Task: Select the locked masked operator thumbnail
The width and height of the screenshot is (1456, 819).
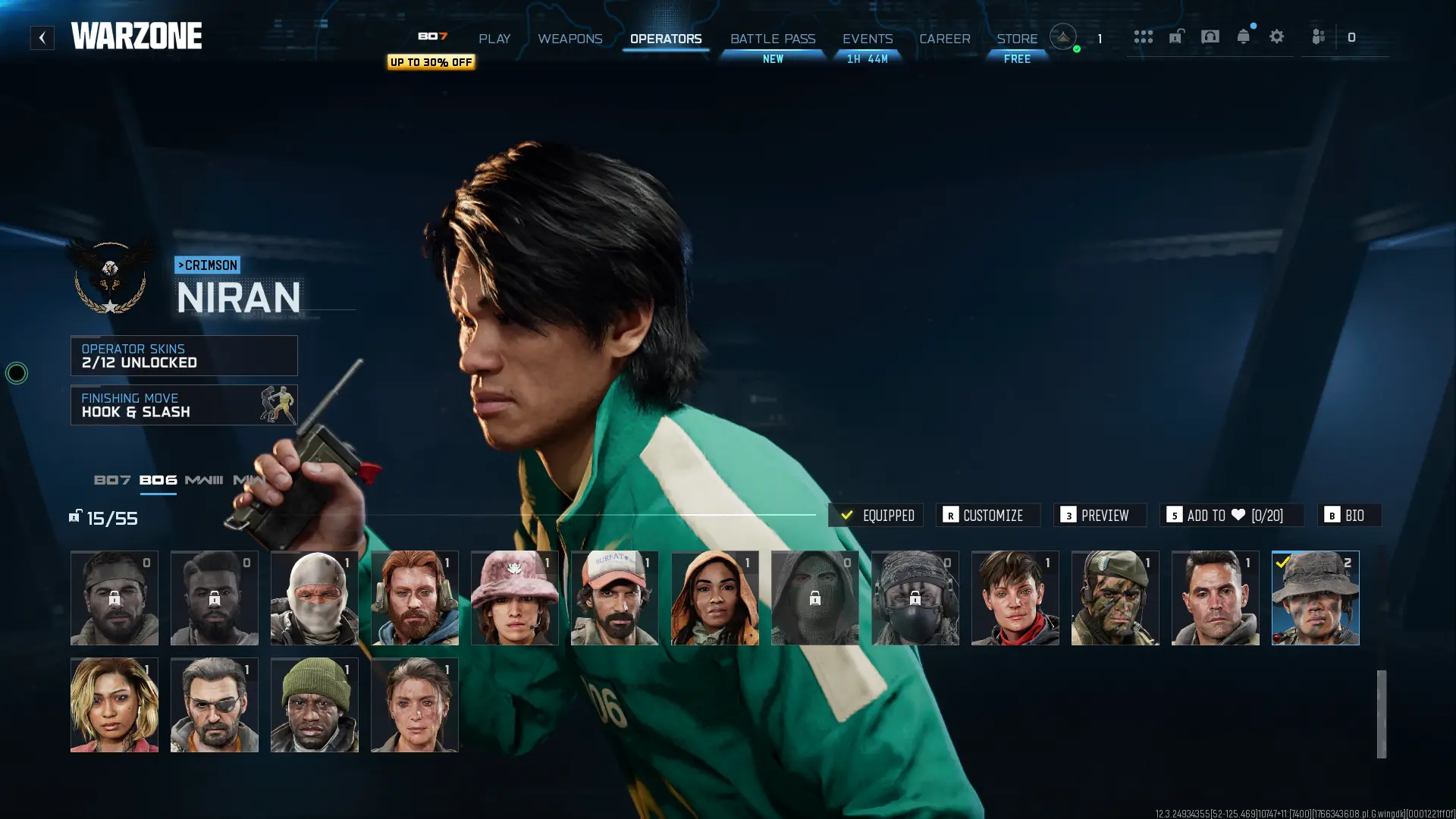Action: (x=814, y=598)
